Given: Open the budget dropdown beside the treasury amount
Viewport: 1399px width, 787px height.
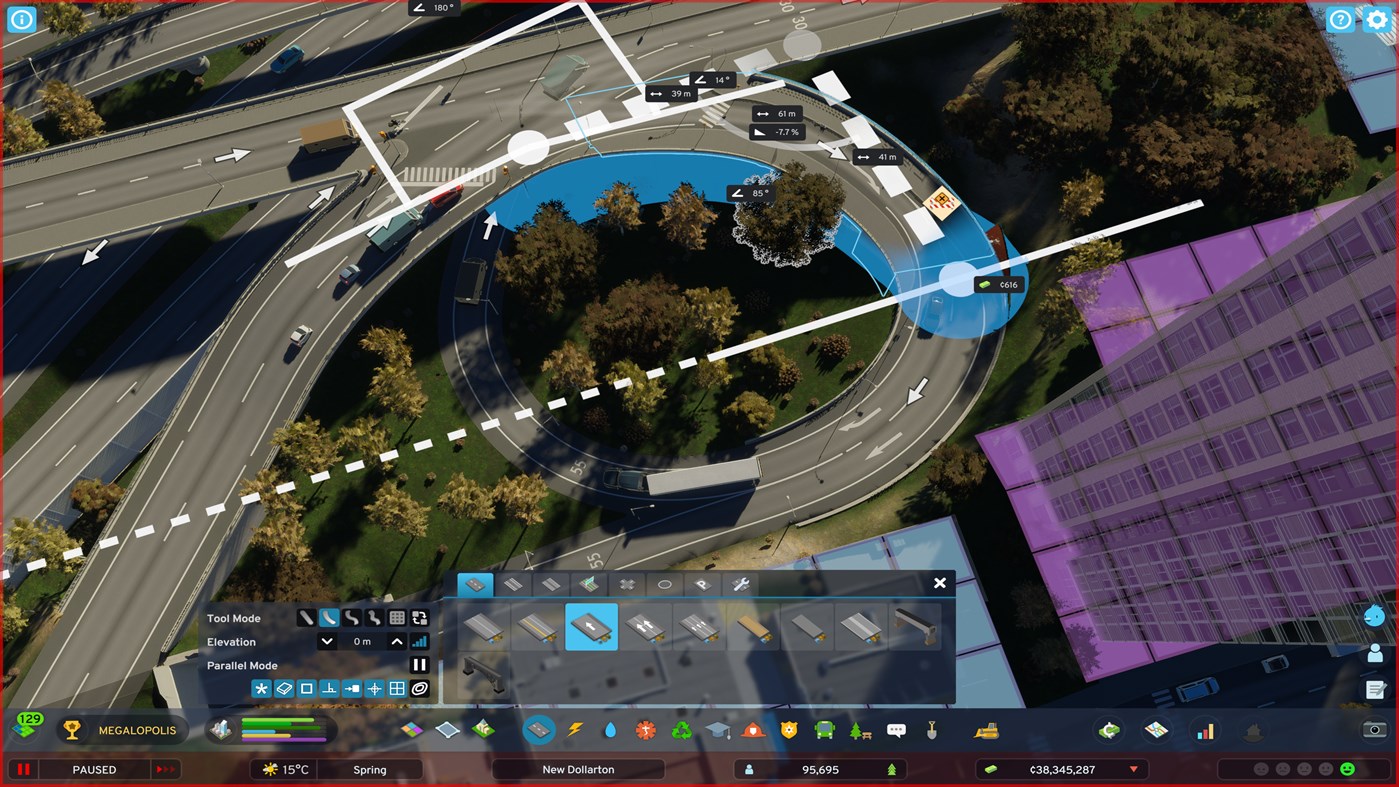Looking at the screenshot, I should point(1131,769).
